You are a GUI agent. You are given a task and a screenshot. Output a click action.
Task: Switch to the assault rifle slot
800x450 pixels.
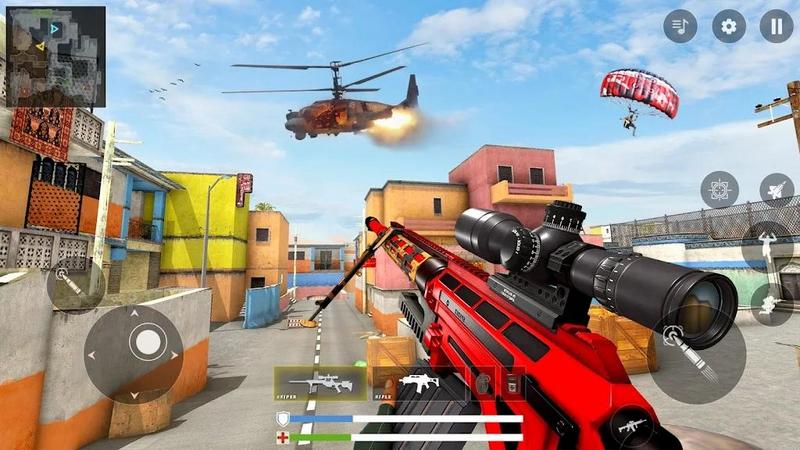(419, 382)
